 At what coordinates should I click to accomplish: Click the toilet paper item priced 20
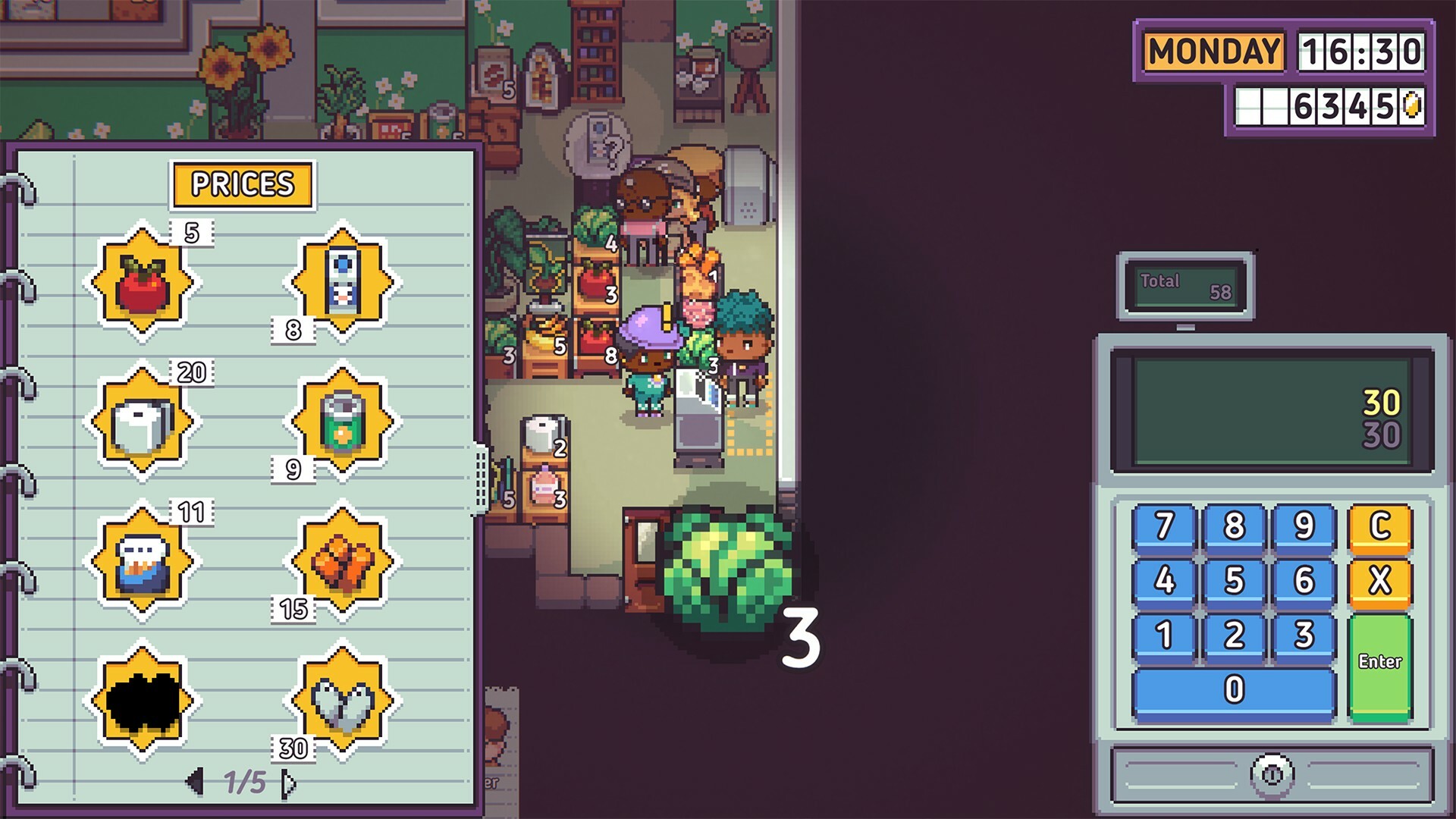[x=144, y=421]
